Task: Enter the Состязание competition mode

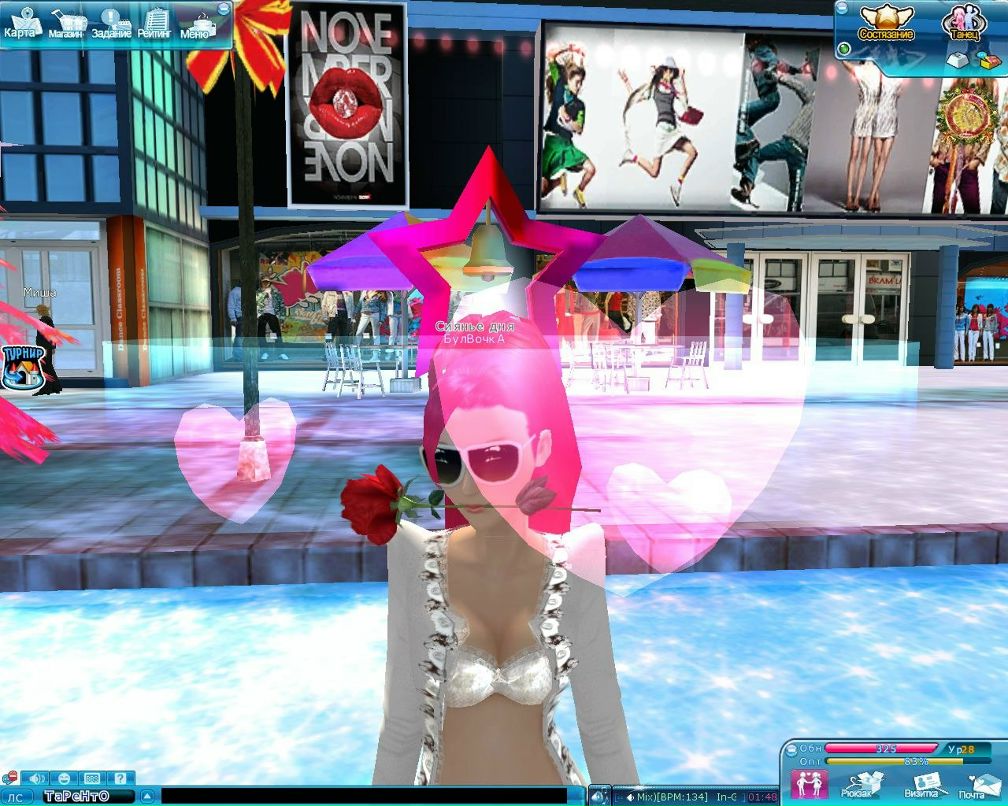Action: [886, 22]
